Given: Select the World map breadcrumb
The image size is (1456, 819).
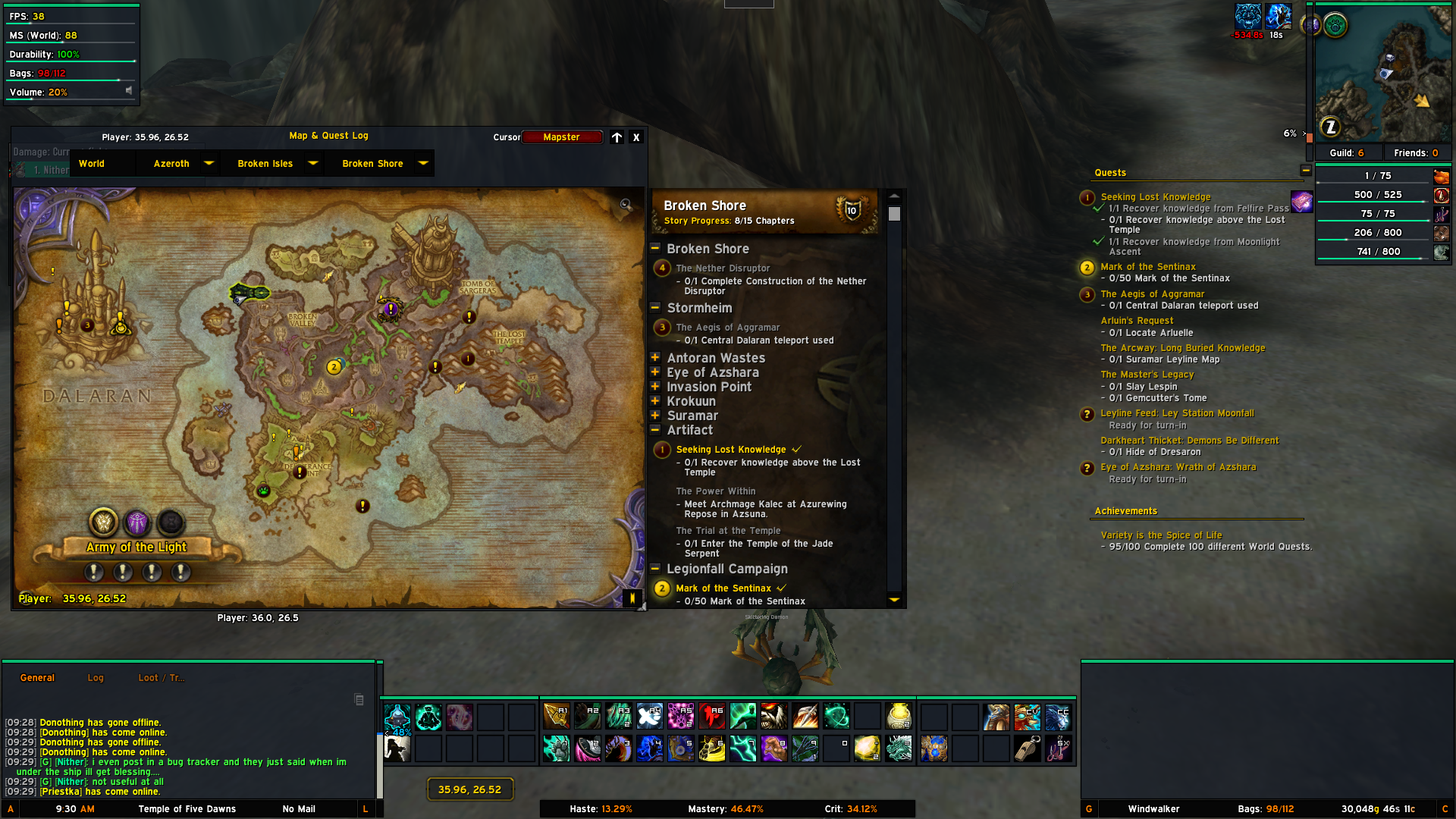Looking at the screenshot, I should [x=92, y=164].
